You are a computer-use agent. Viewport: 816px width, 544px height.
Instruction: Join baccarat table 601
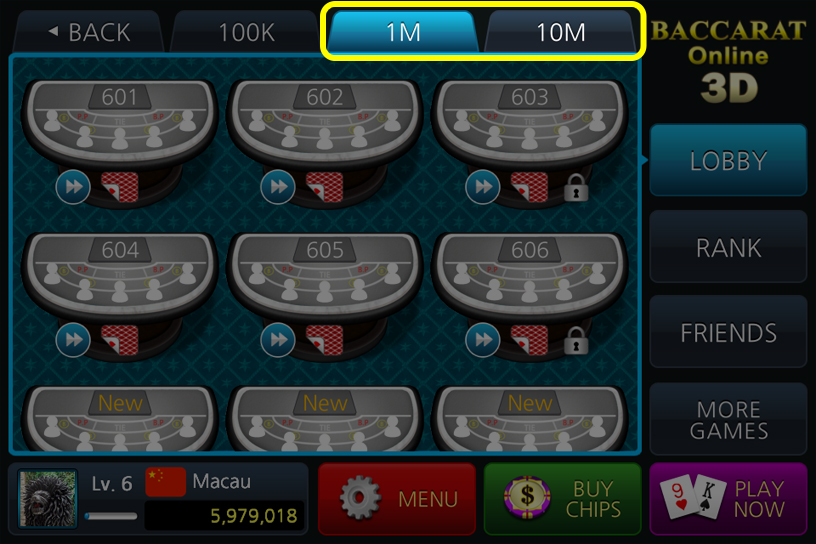[120, 122]
